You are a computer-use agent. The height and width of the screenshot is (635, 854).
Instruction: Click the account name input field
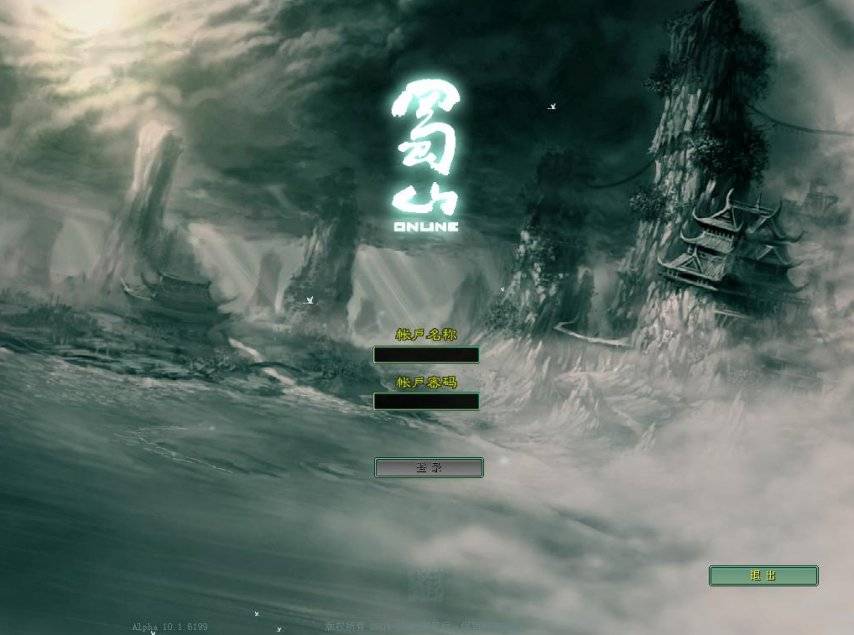[x=426, y=355]
